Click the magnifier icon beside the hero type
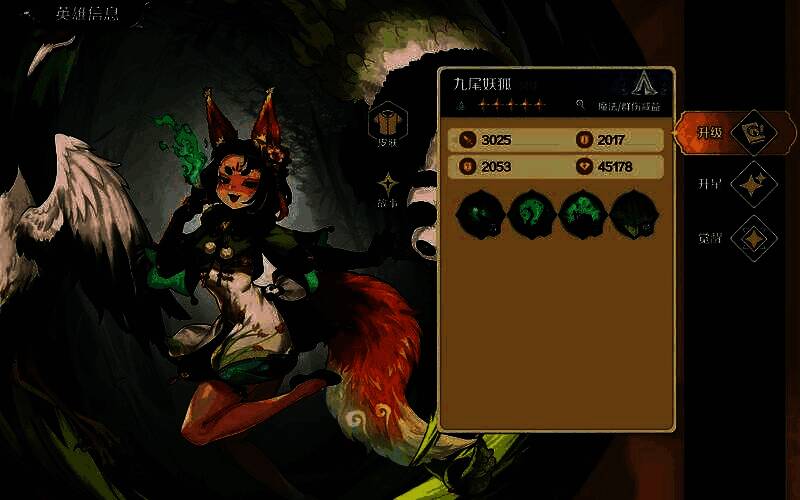This screenshot has height=500, width=800. [x=580, y=105]
